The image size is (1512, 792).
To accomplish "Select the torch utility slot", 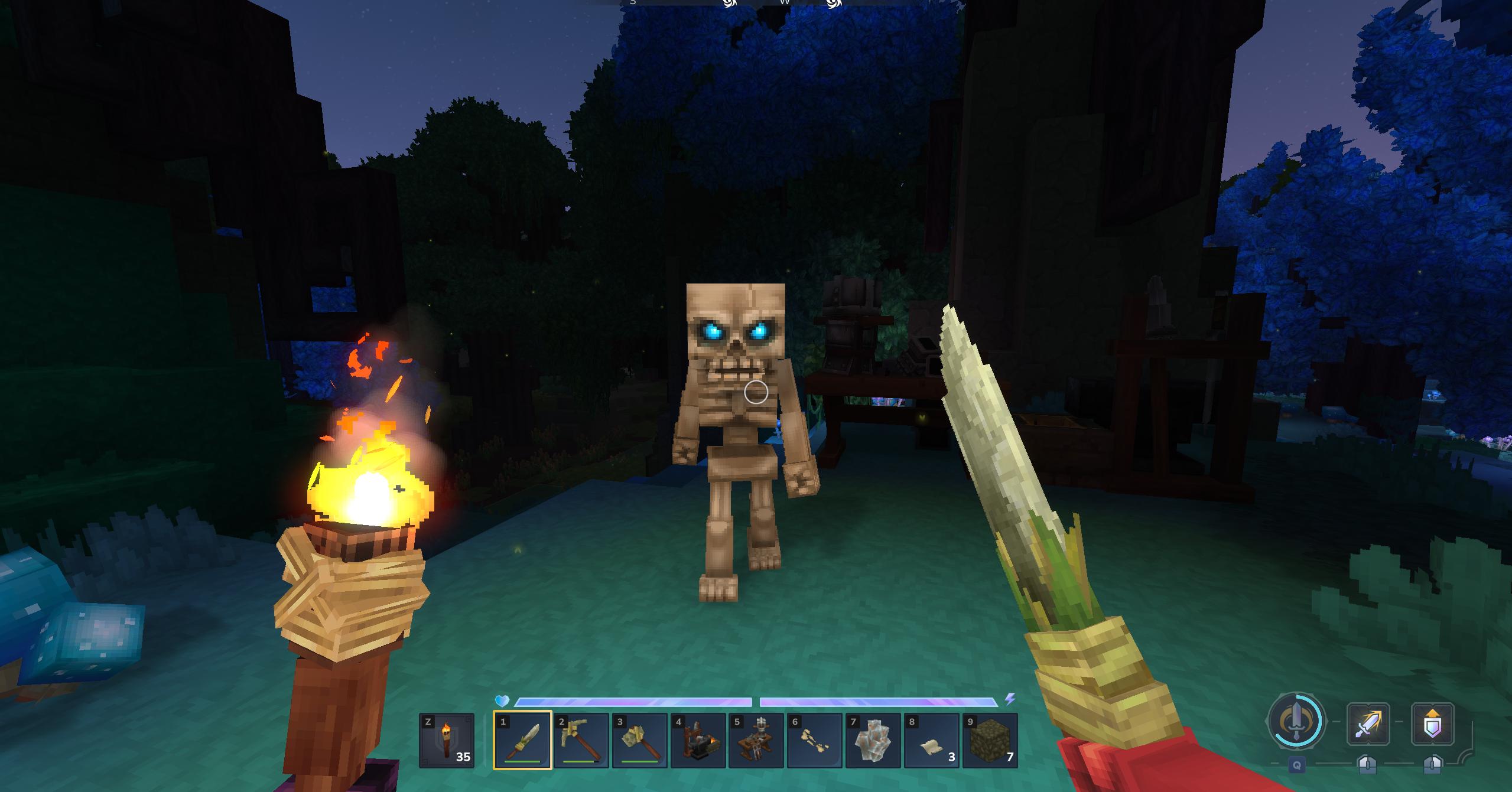I will (x=446, y=741).
